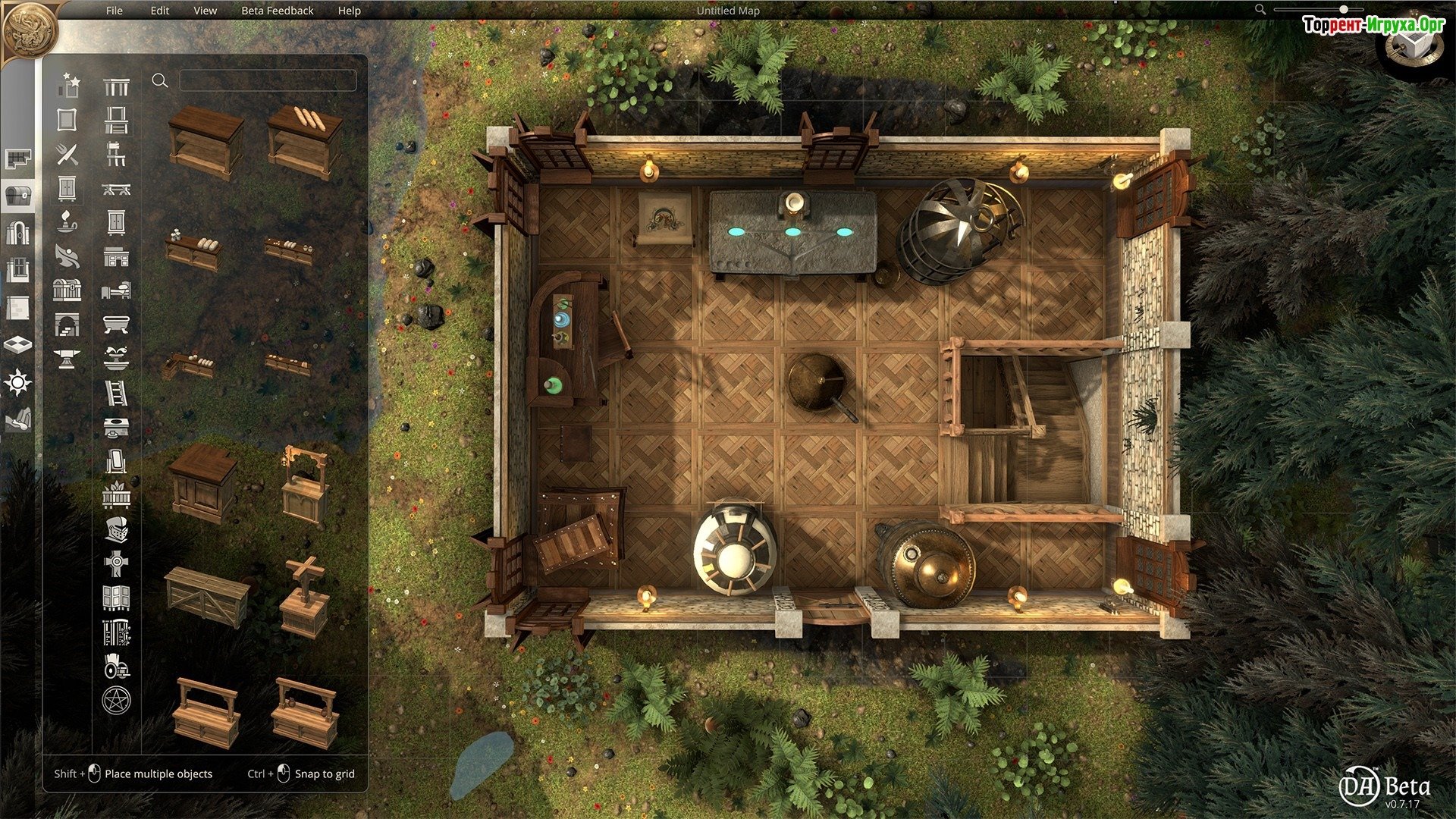
Task: Pick the cabinet with wooden cross
Action: click(x=304, y=598)
